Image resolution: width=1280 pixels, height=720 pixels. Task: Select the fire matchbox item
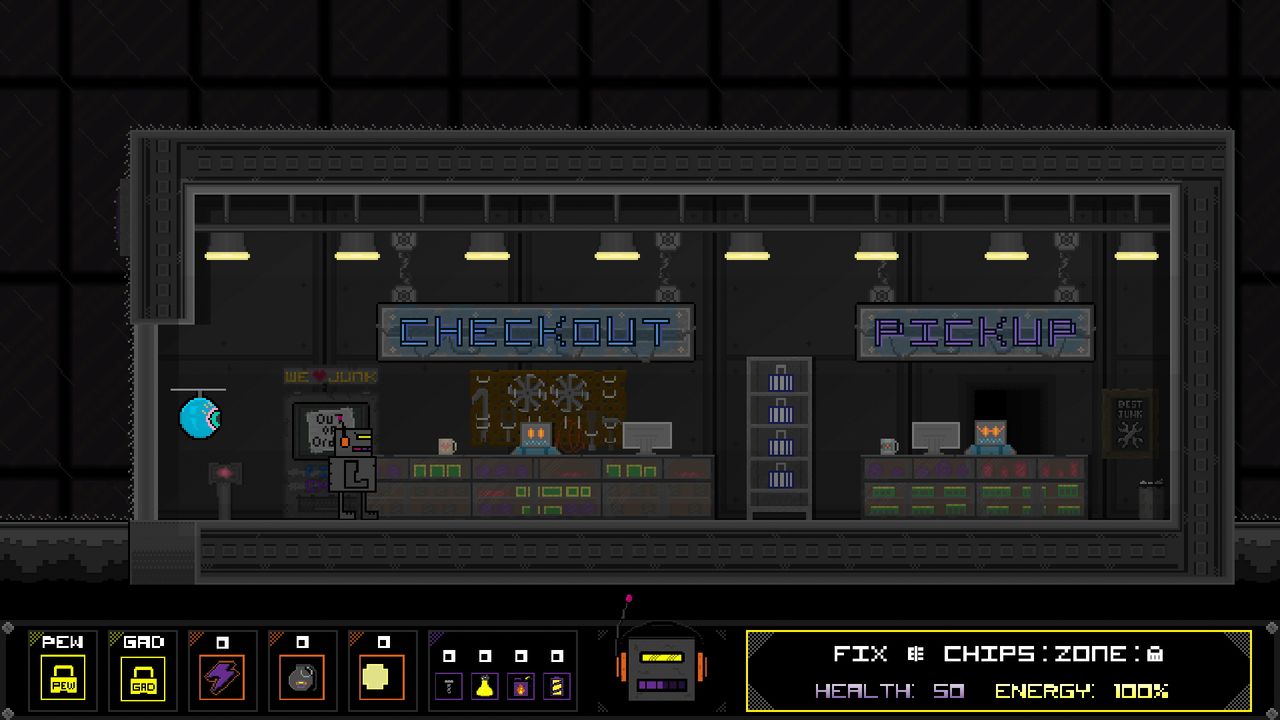click(x=521, y=685)
